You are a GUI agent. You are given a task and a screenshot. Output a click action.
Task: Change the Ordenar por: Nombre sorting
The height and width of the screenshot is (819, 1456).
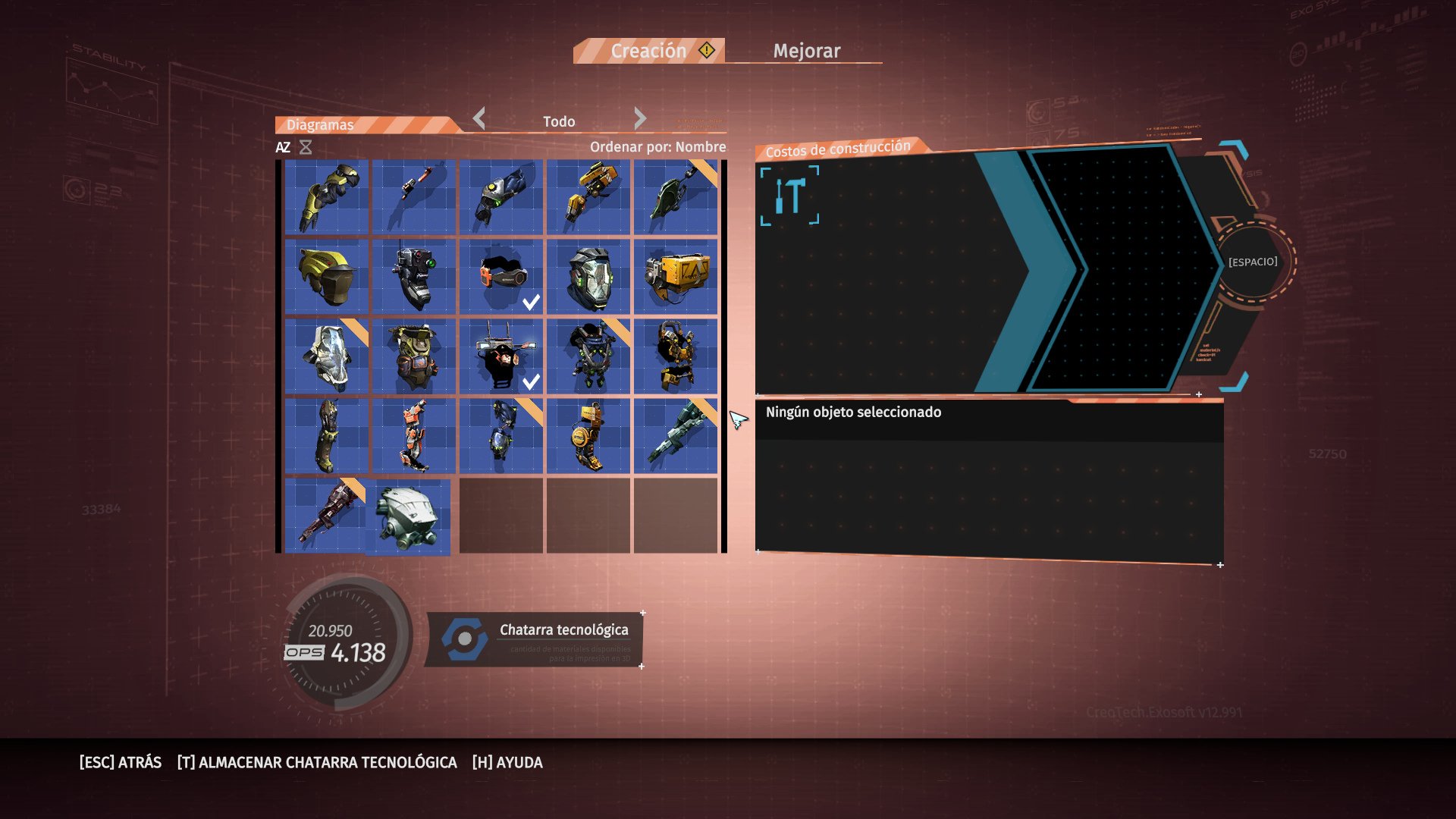(657, 147)
